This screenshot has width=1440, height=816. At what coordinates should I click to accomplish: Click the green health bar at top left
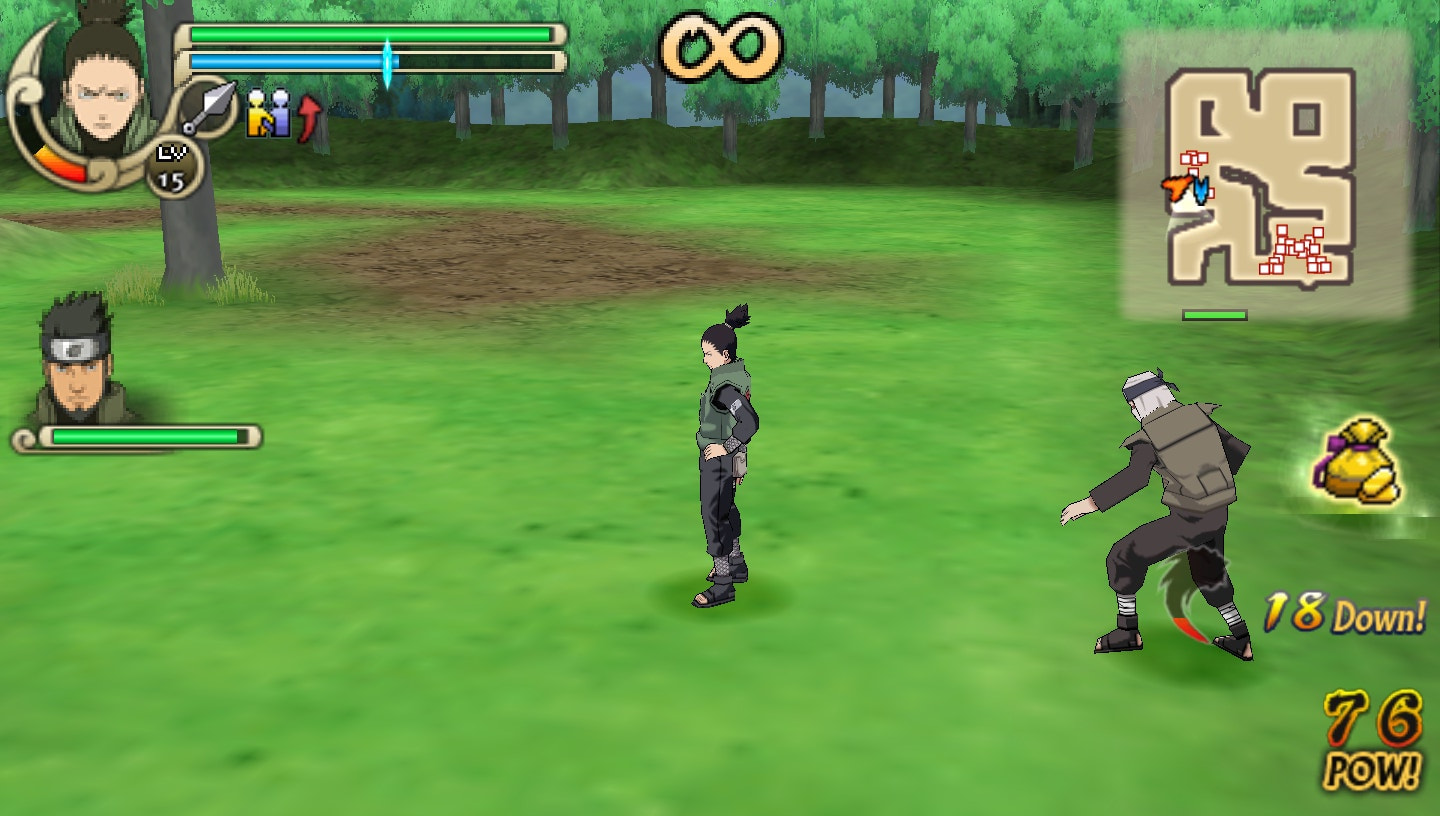[x=372, y=33]
